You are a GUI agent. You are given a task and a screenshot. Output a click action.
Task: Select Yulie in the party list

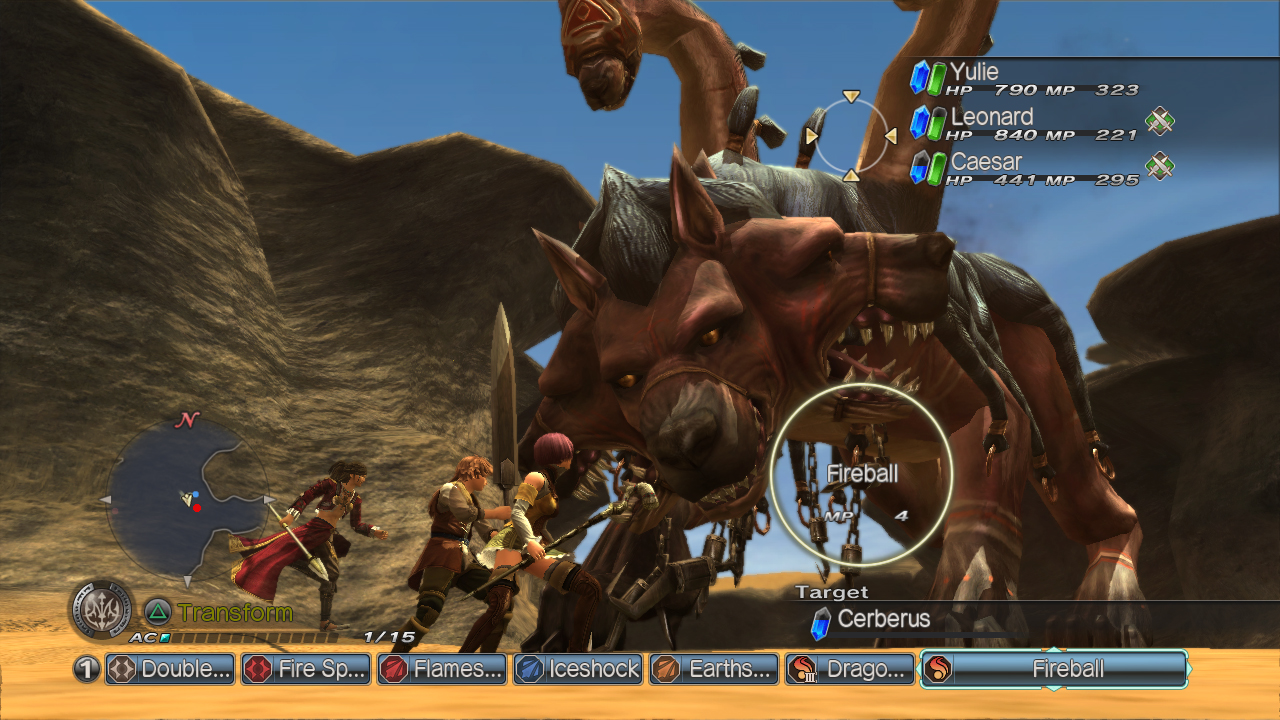click(1025, 78)
